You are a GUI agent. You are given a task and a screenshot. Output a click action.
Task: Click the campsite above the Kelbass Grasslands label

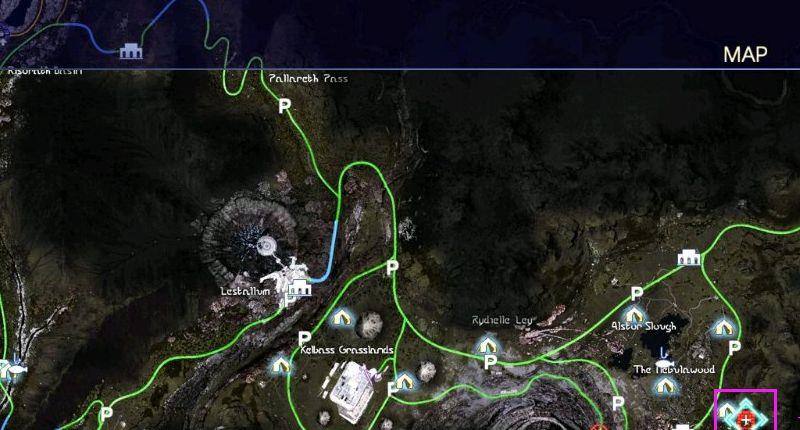click(x=342, y=318)
